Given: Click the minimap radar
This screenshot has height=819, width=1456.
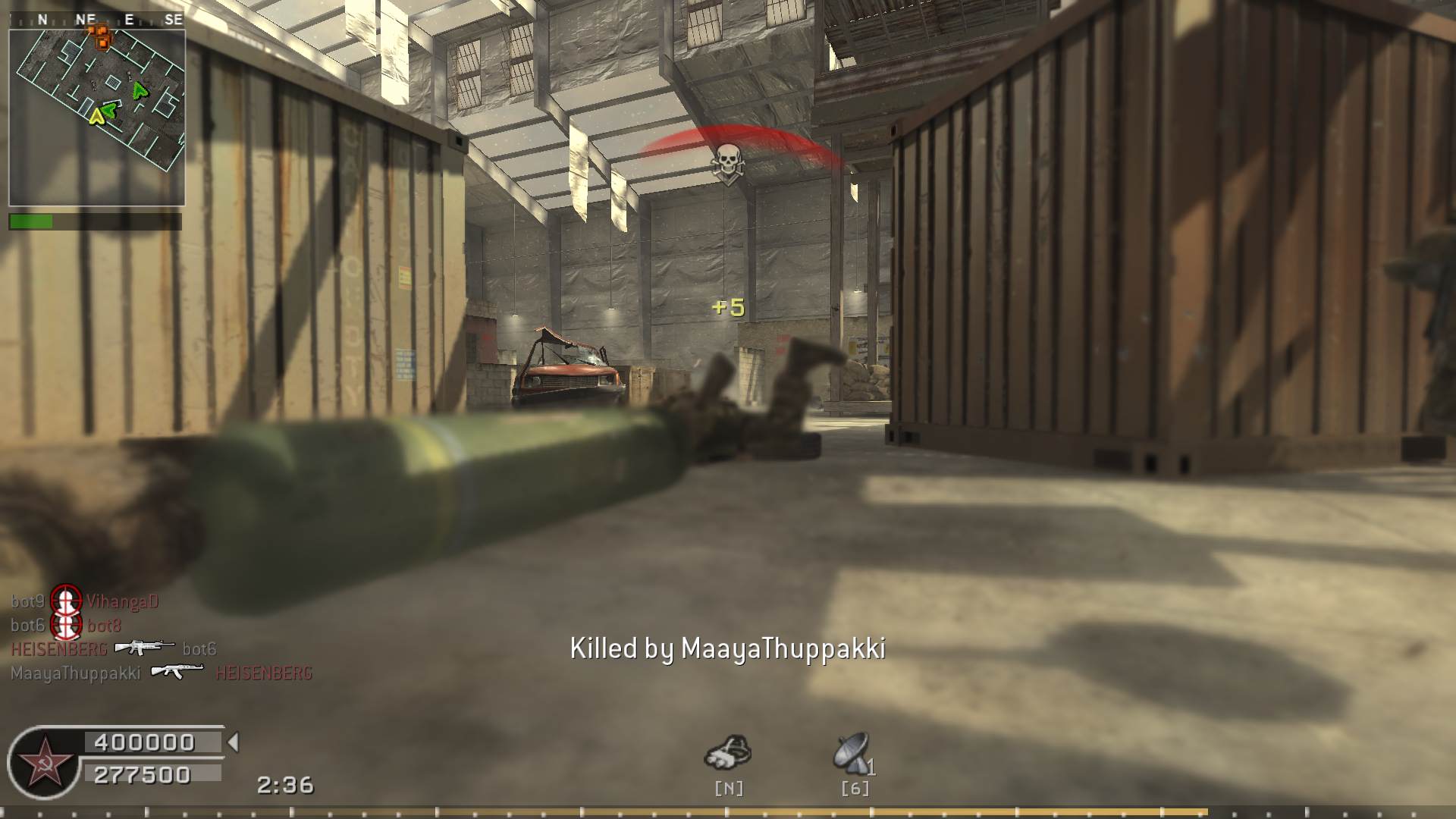Looking at the screenshot, I should (x=97, y=108).
